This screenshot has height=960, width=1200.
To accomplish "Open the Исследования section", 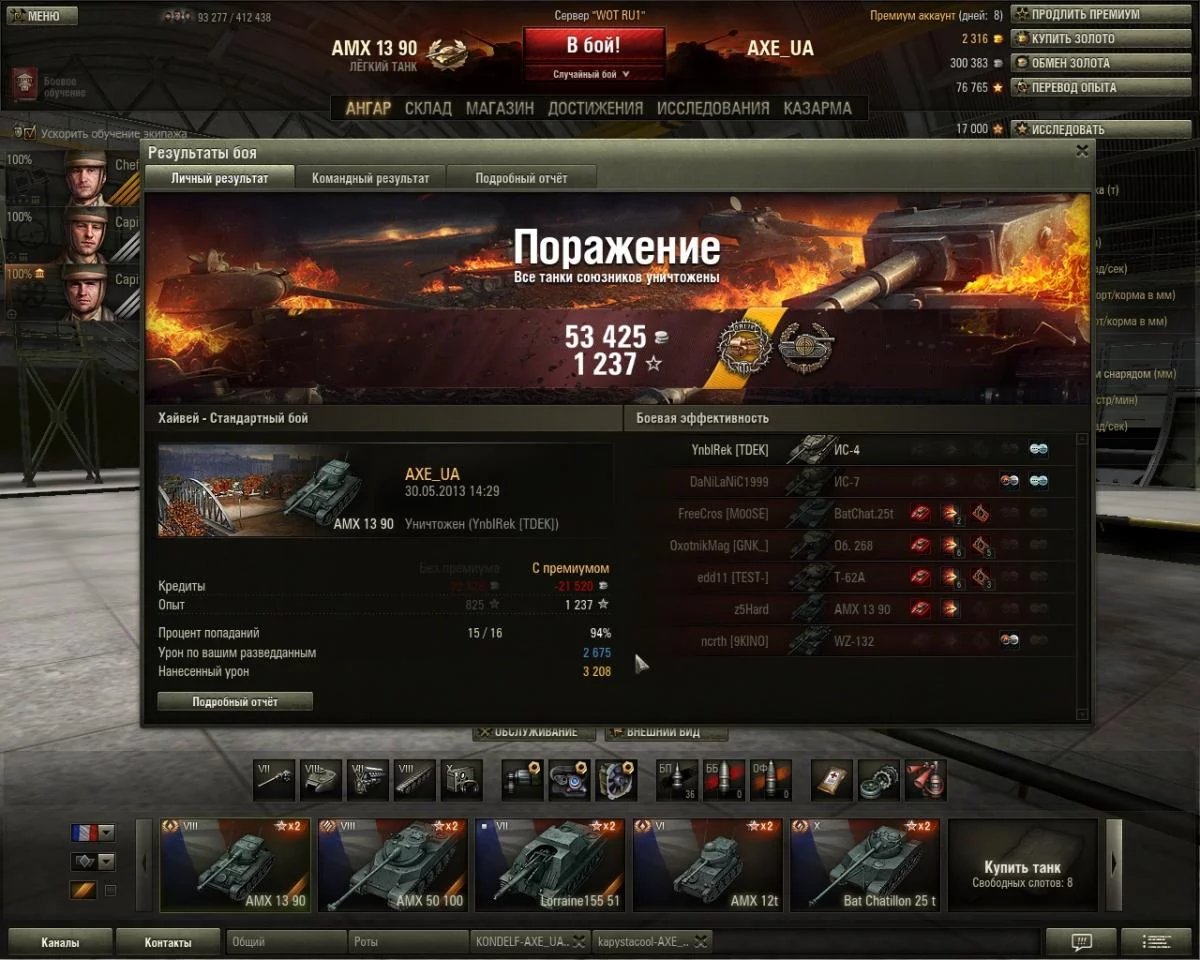I will 713,108.
